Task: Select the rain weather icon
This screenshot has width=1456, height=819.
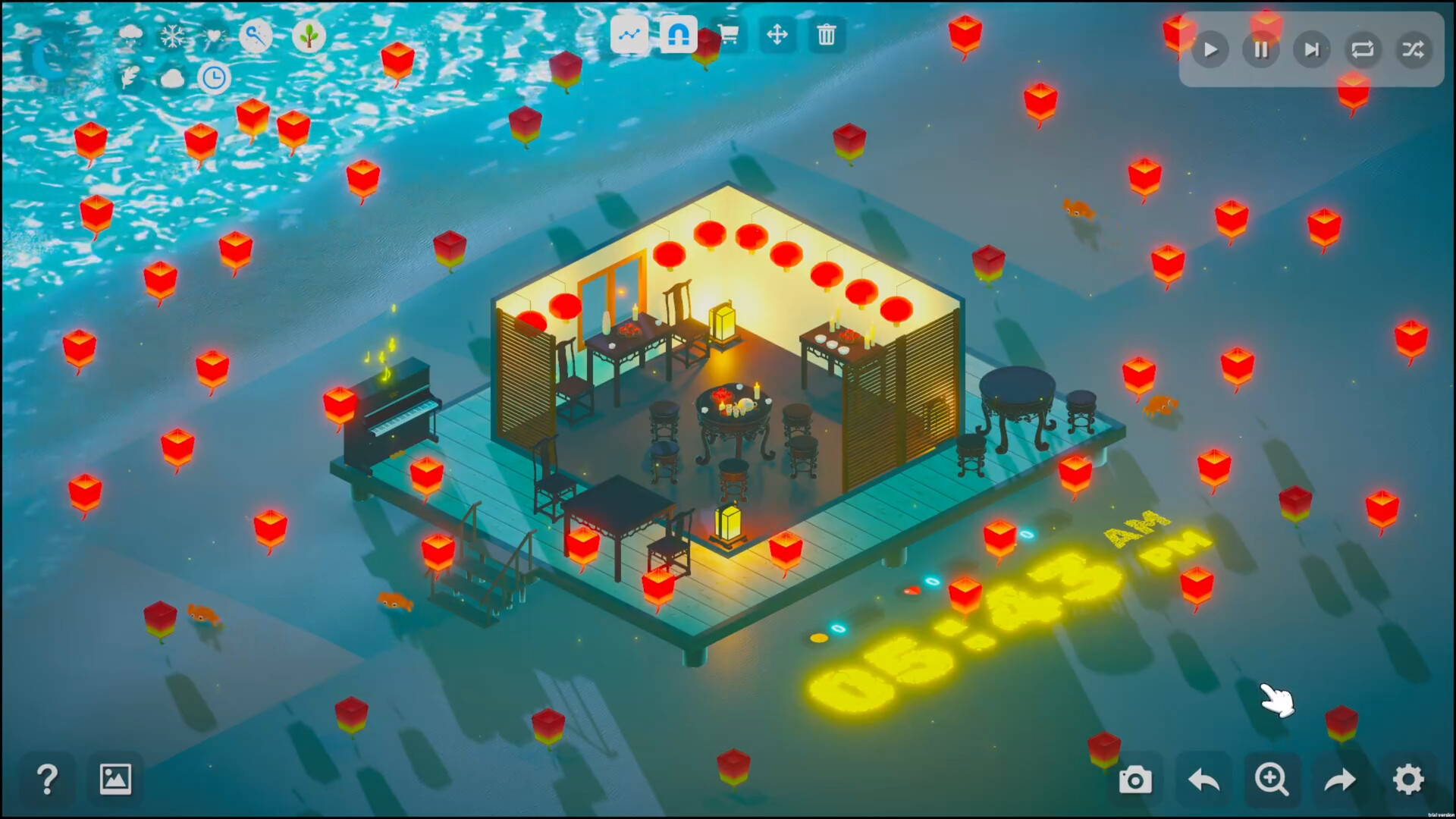Action: coord(131,36)
